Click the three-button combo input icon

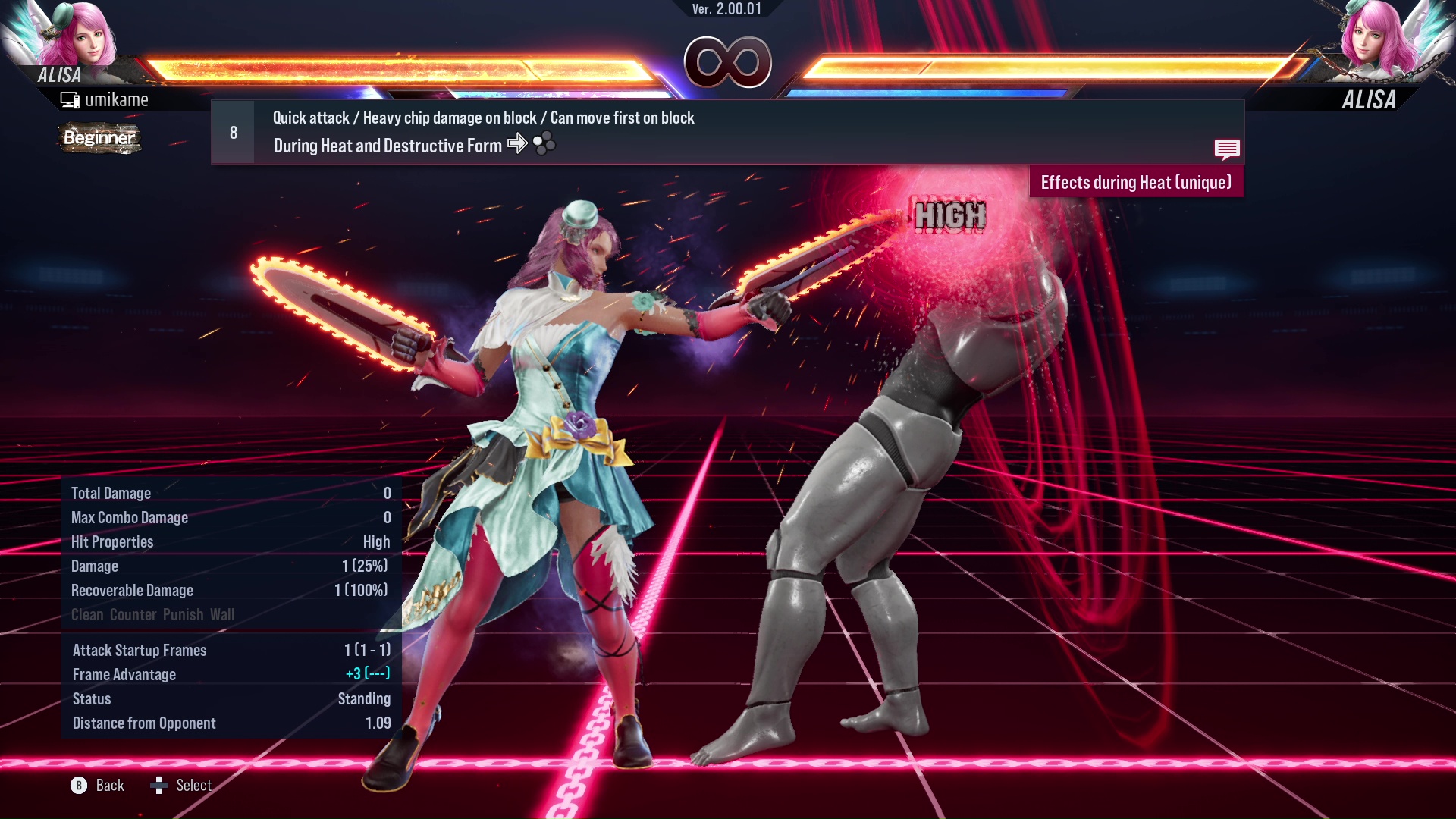[543, 145]
